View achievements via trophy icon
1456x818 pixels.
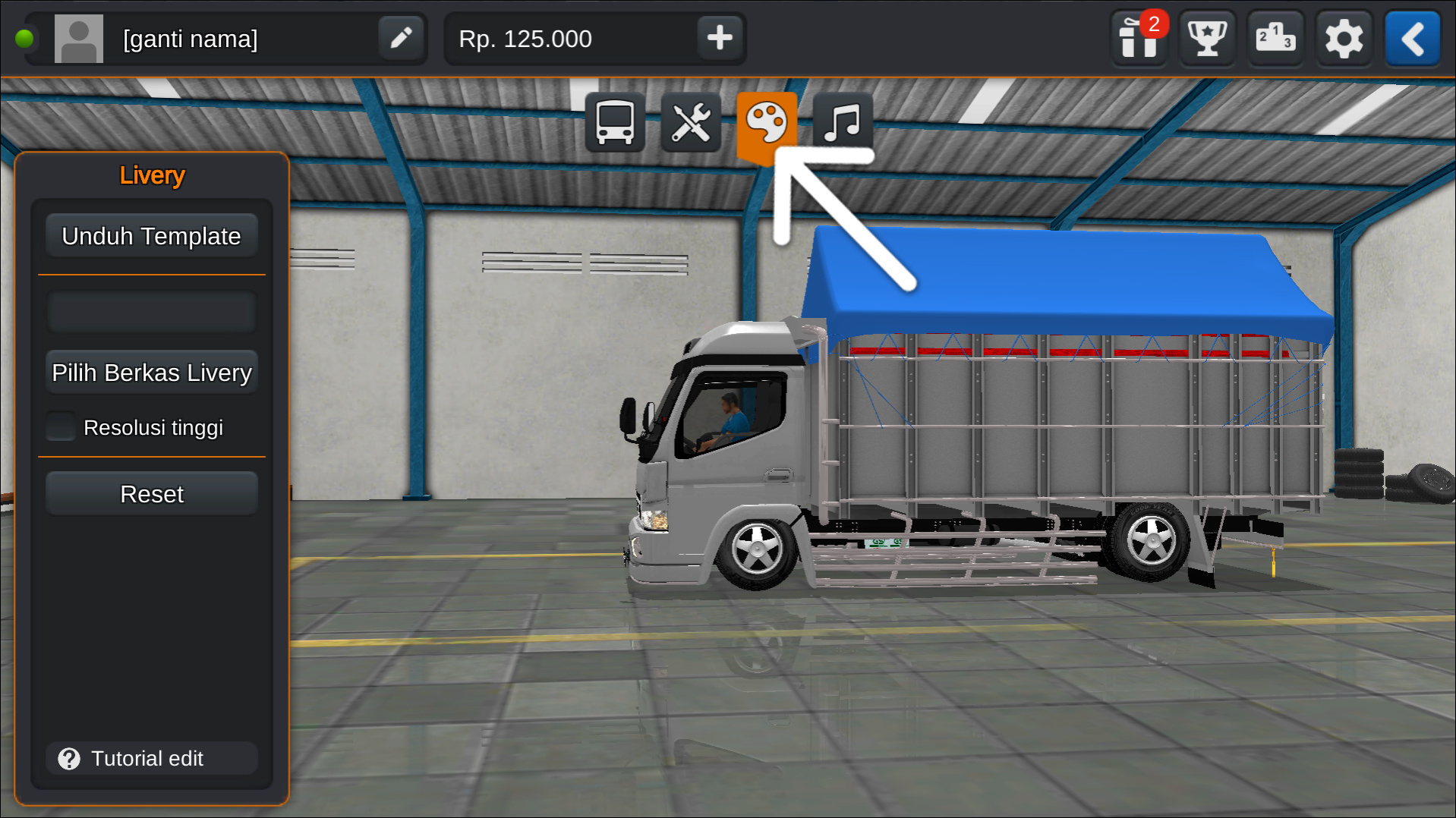click(x=1207, y=38)
